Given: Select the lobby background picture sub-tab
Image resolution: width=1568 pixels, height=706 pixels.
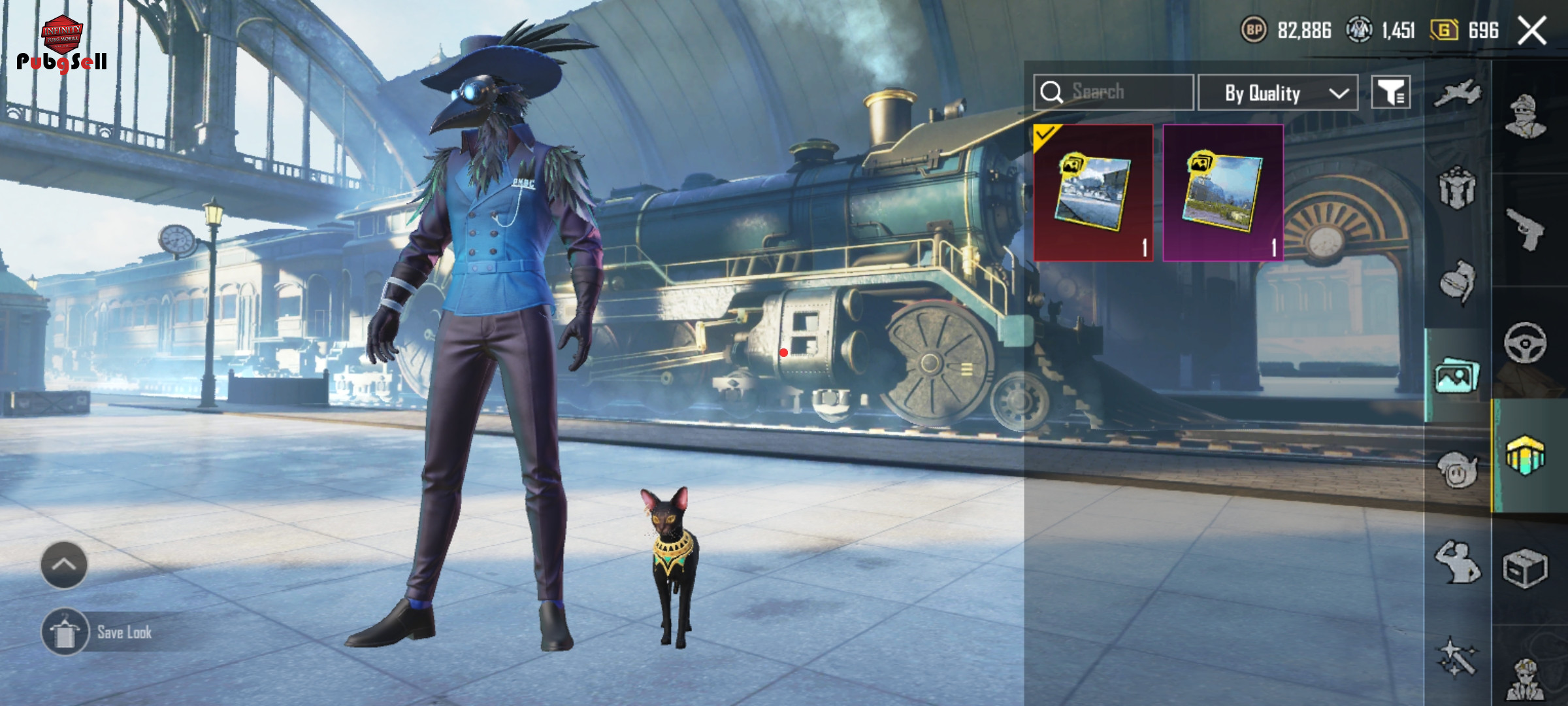Looking at the screenshot, I should click(x=1456, y=377).
